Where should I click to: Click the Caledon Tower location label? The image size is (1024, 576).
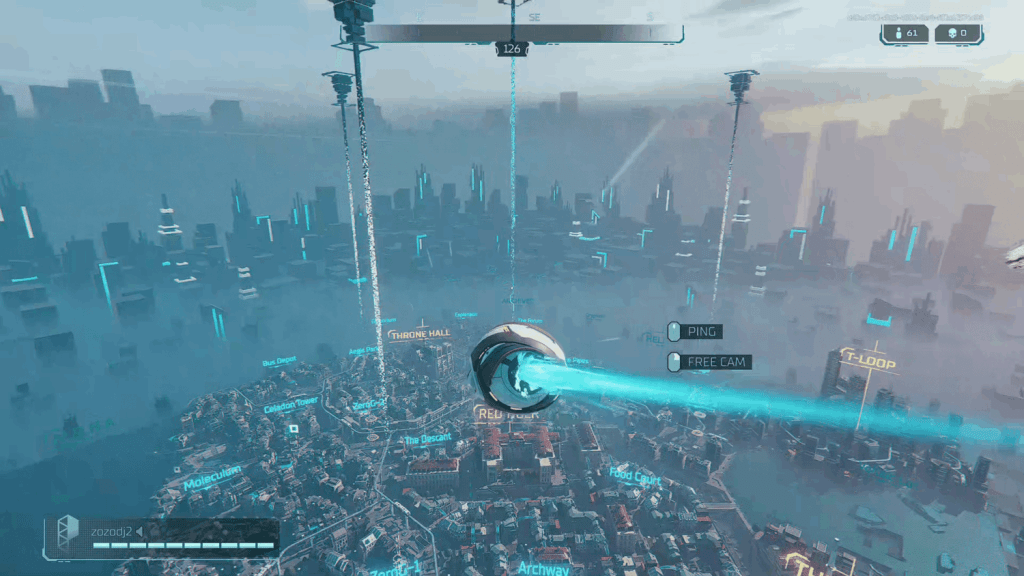pos(291,402)
